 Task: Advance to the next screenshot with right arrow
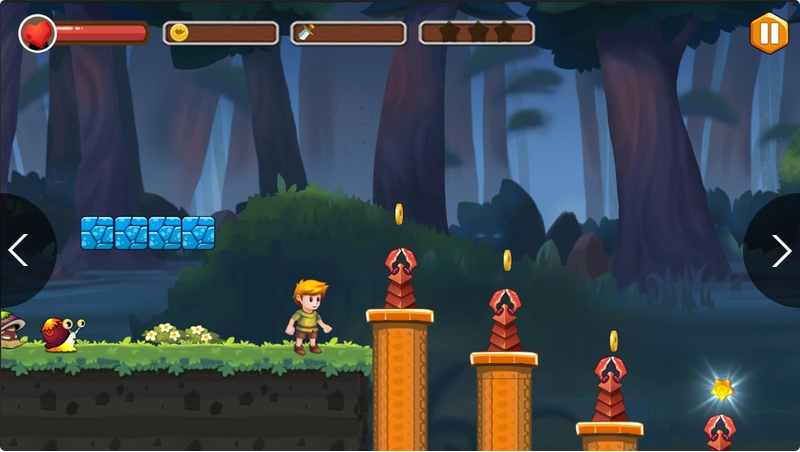(781, 250)
